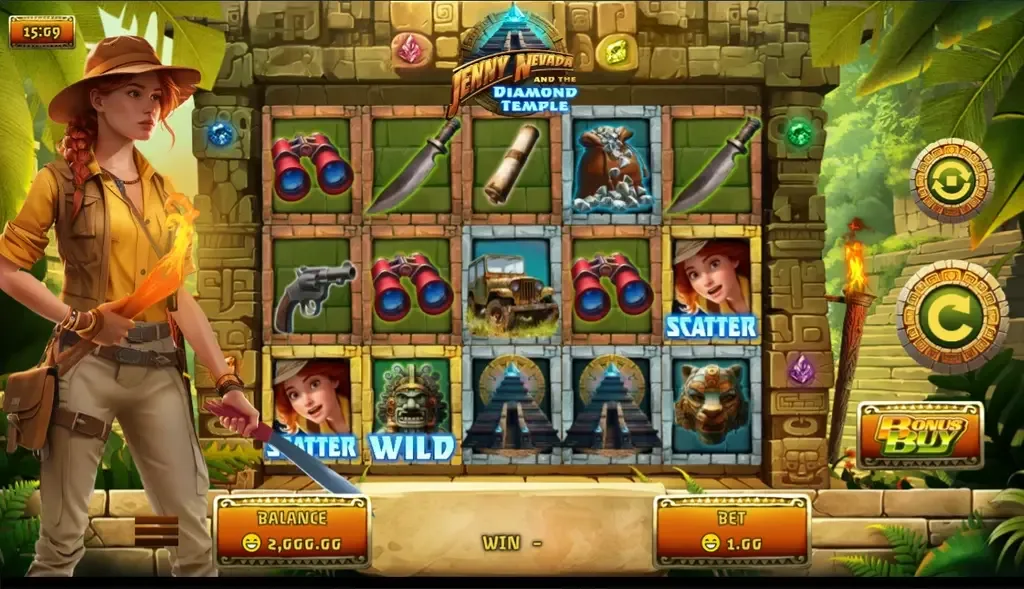Open the Bonus Buy feature
The image size is (1024, 589).
pyautogui.click(x=920, y=435)
